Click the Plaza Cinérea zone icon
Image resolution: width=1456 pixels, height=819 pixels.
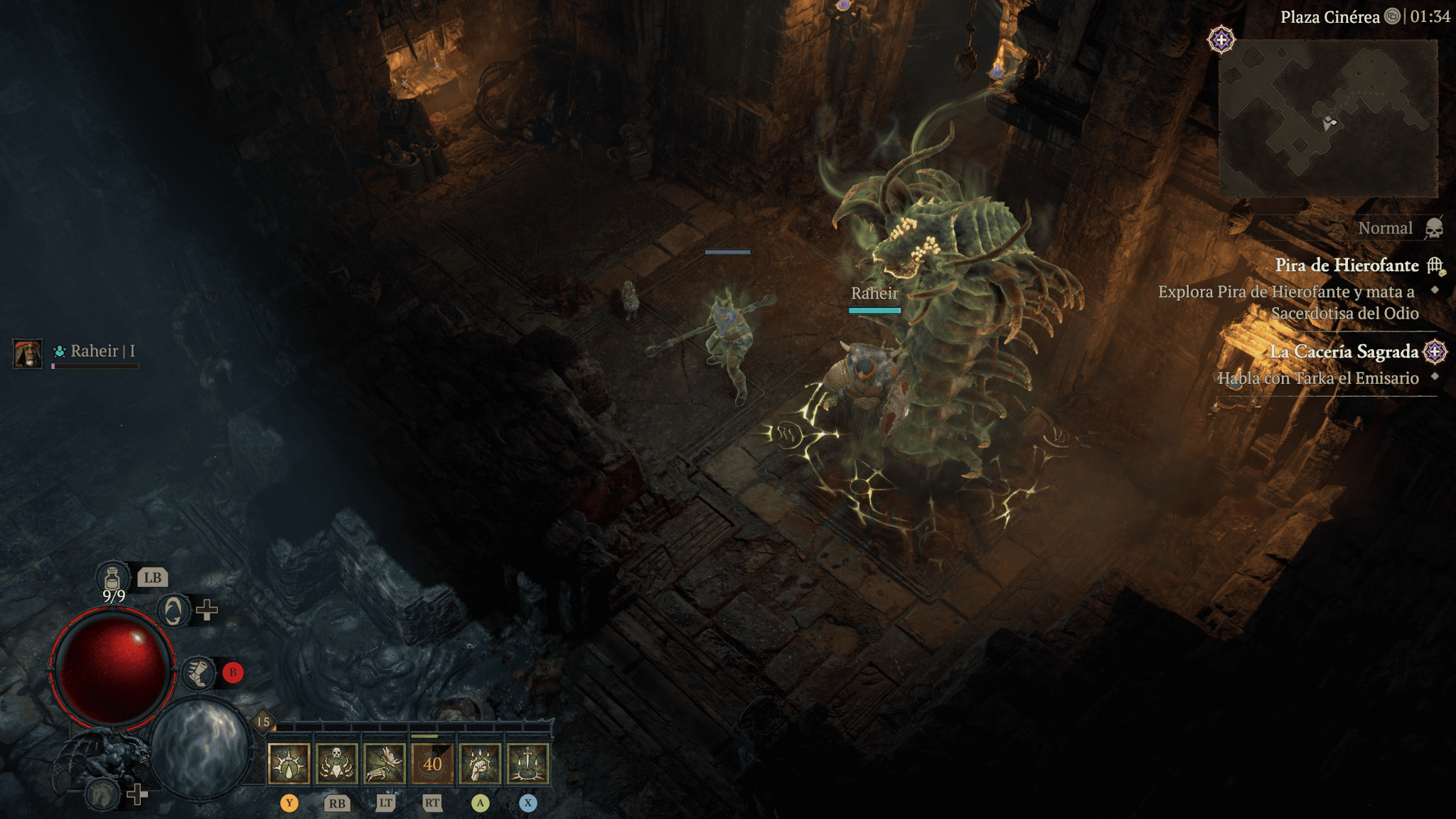pos(1392,16)
